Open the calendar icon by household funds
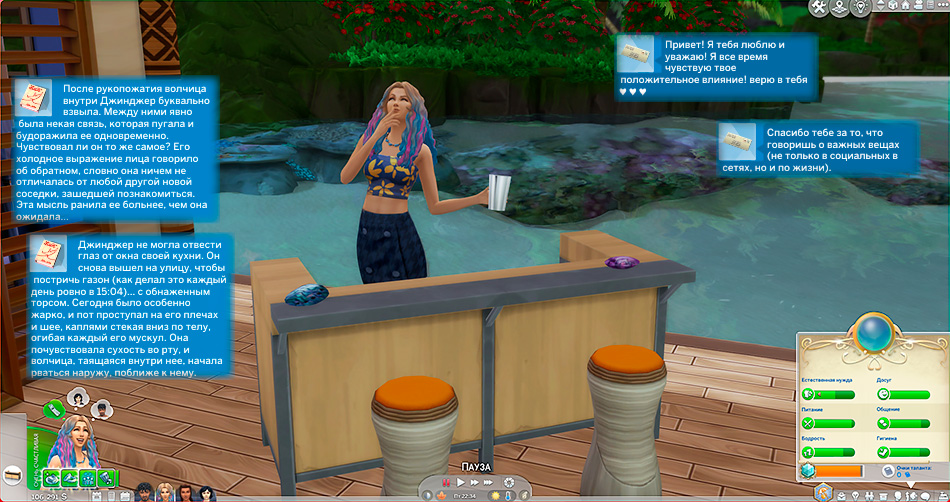The height and width of the screenshot is (502, 950). 95,493
